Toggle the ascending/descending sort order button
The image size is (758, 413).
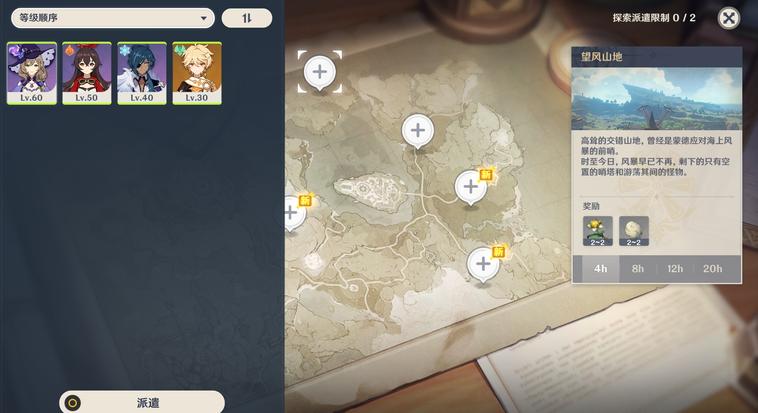pos(246,18)
